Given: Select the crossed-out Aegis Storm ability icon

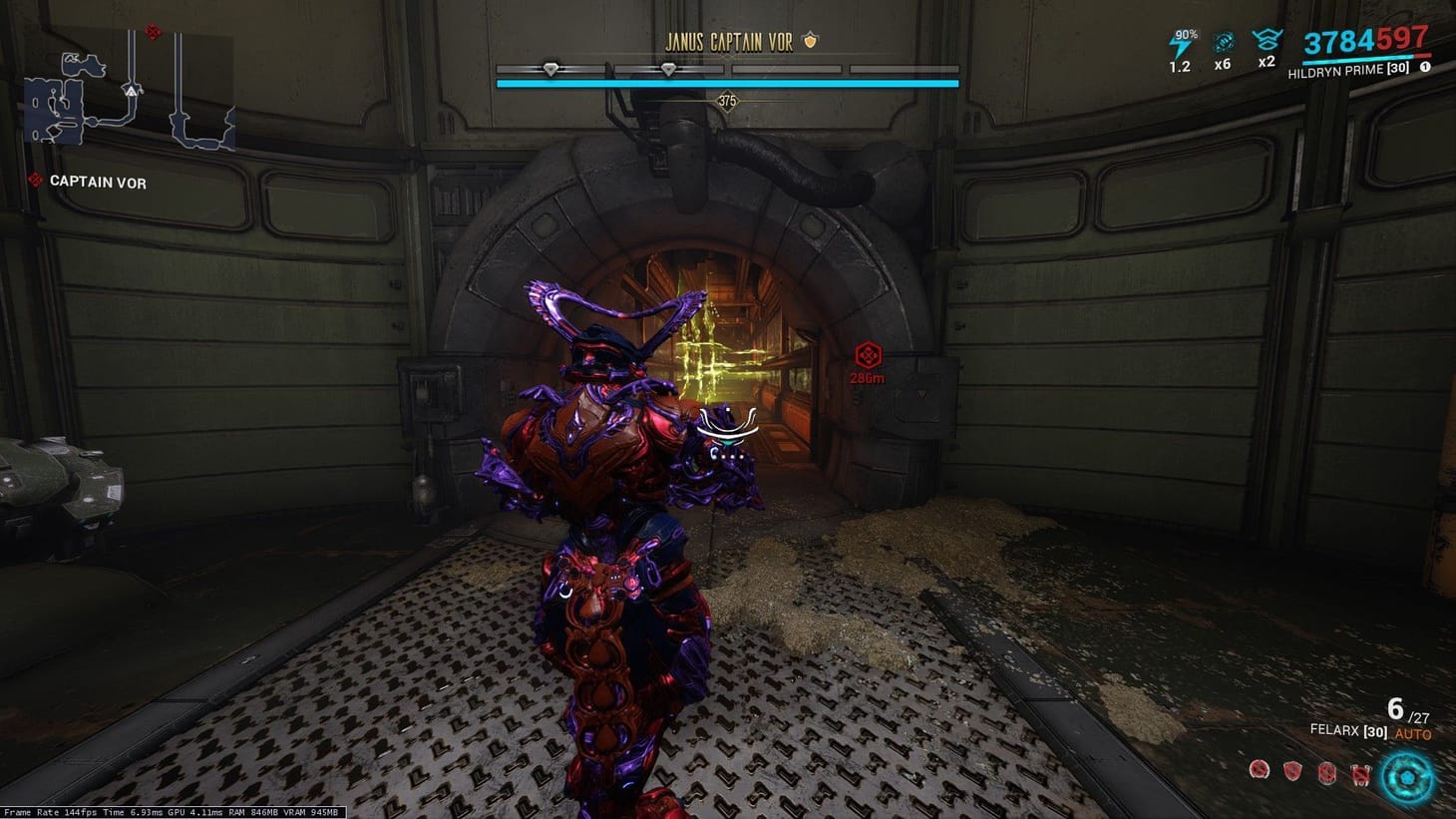Looking at the screenshot, I should (x=1361, y=774).
